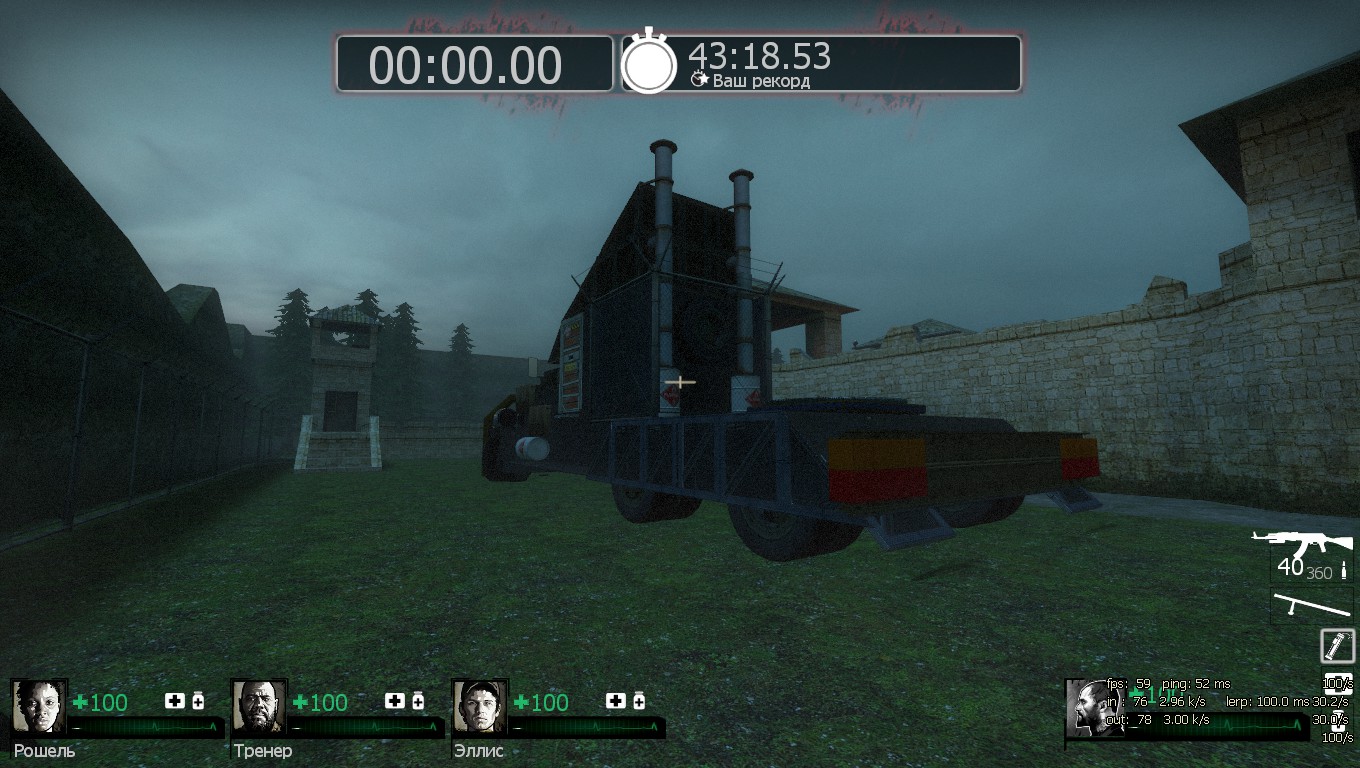
Task: Choose Ellis's portrait (Эллис)
Action: pyautogui.click(x=479, y=707)
